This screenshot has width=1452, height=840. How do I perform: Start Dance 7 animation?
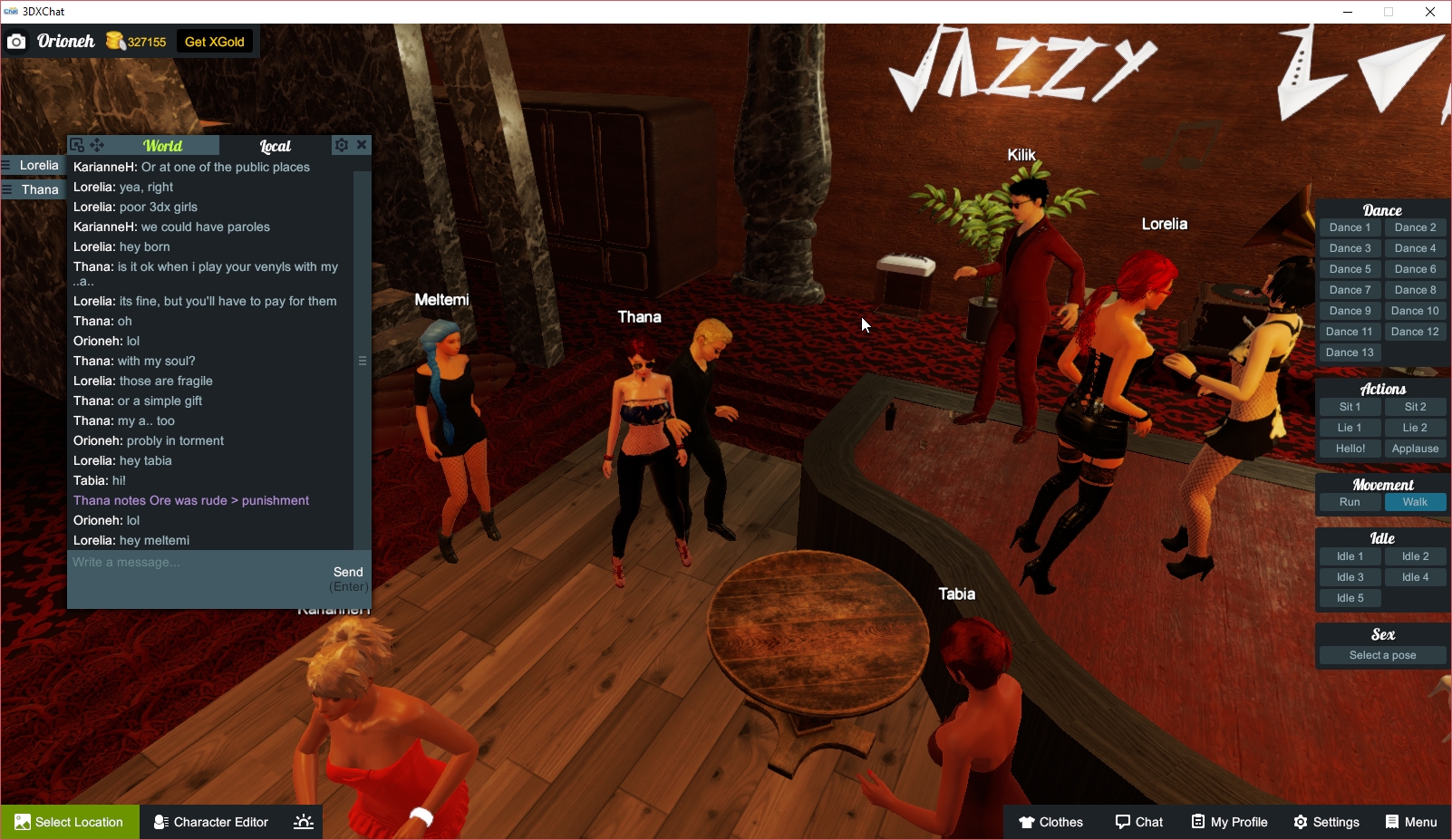pyautogui.click(x=1350, y=289)
